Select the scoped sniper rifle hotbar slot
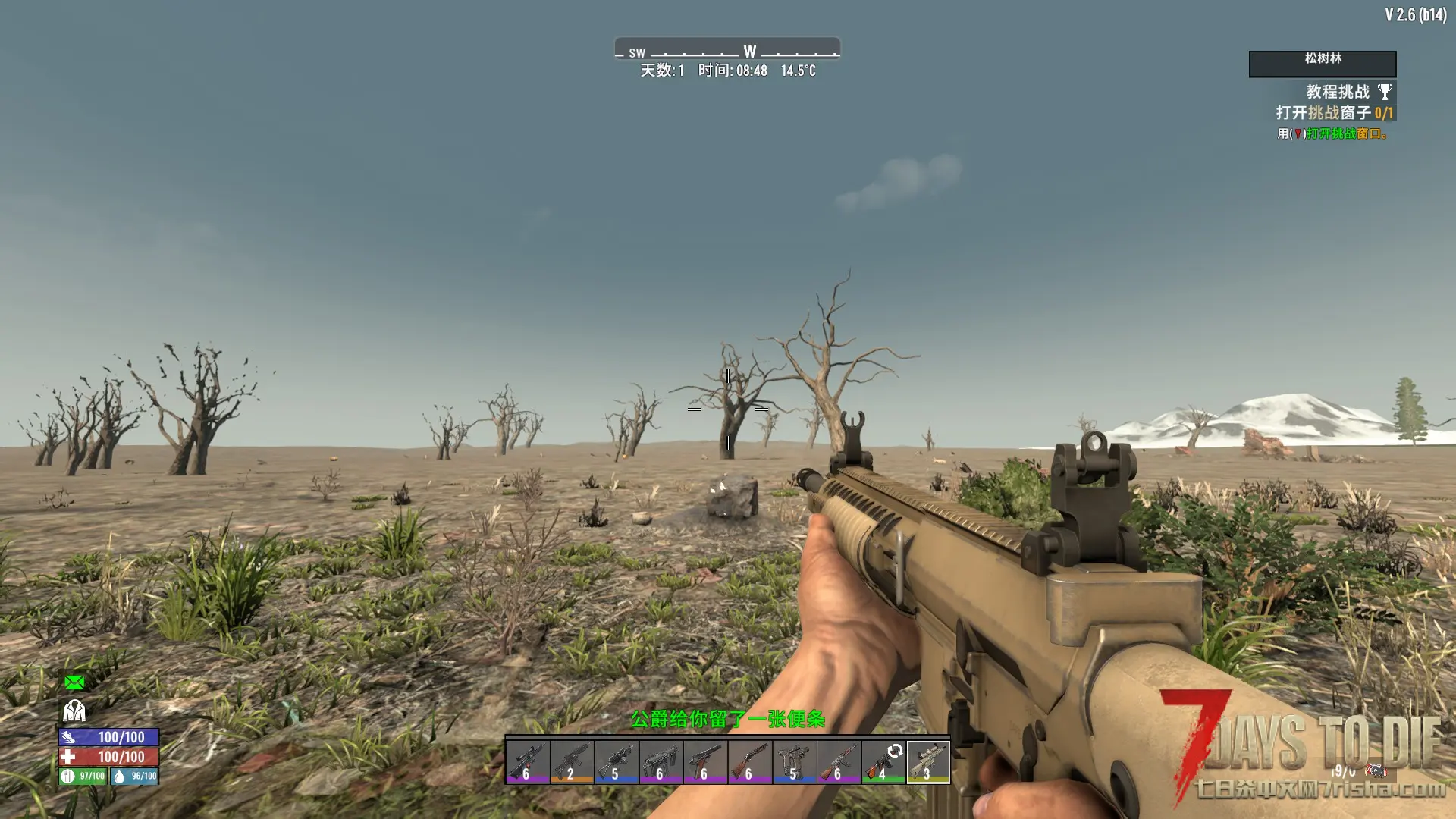 (527, 761)
